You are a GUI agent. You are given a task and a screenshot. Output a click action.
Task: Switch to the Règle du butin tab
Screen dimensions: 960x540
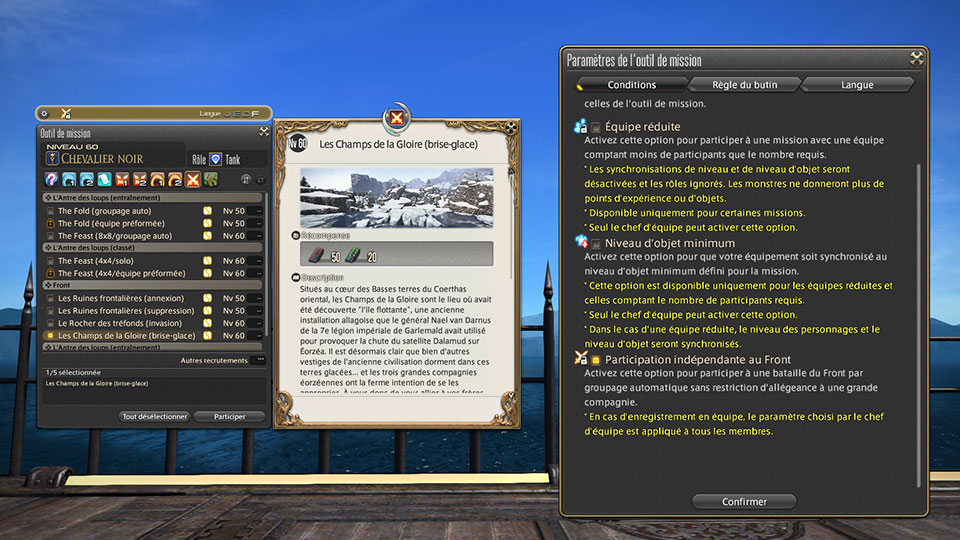744,85
